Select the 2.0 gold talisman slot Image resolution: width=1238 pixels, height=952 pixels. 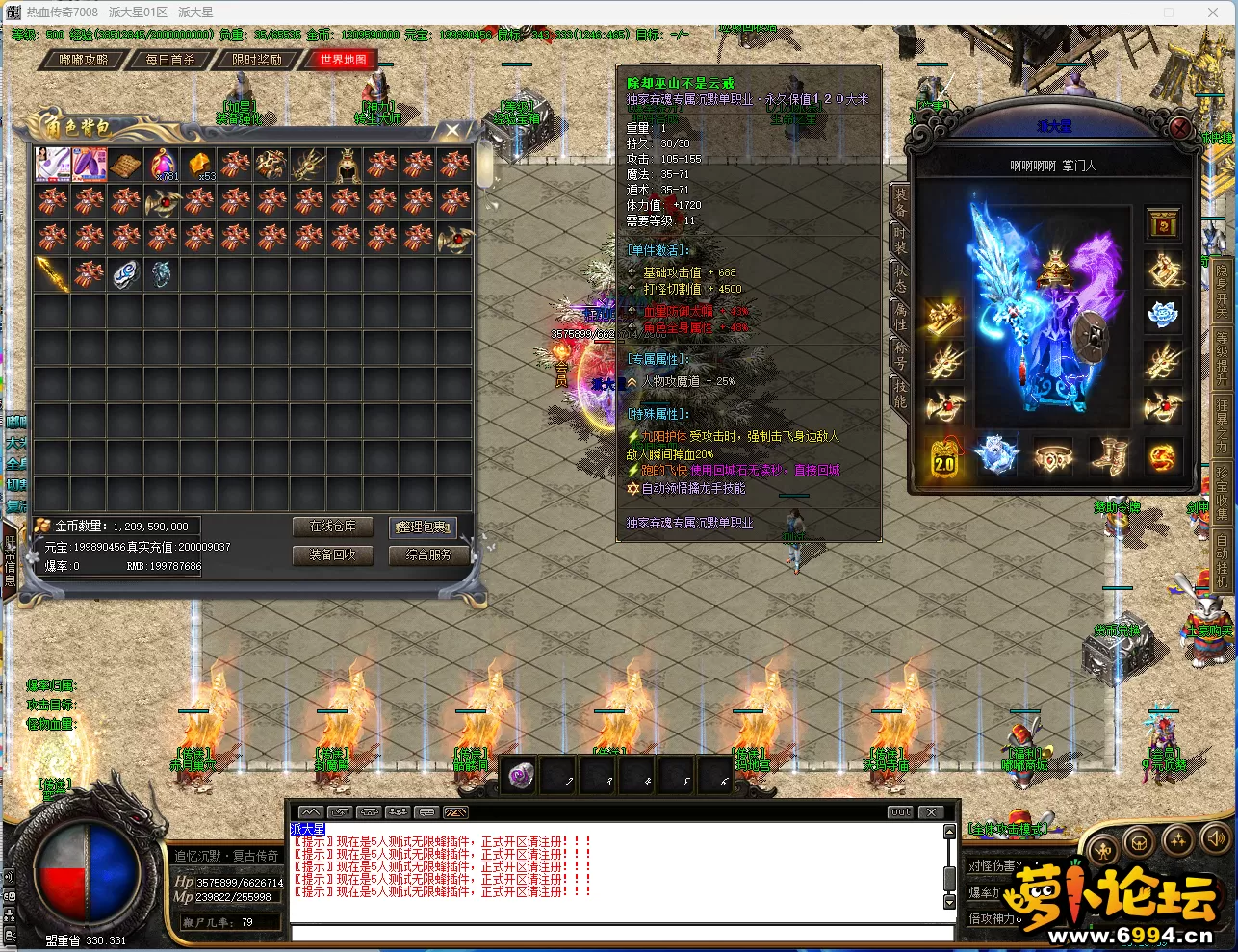click(x=943, y=458)
